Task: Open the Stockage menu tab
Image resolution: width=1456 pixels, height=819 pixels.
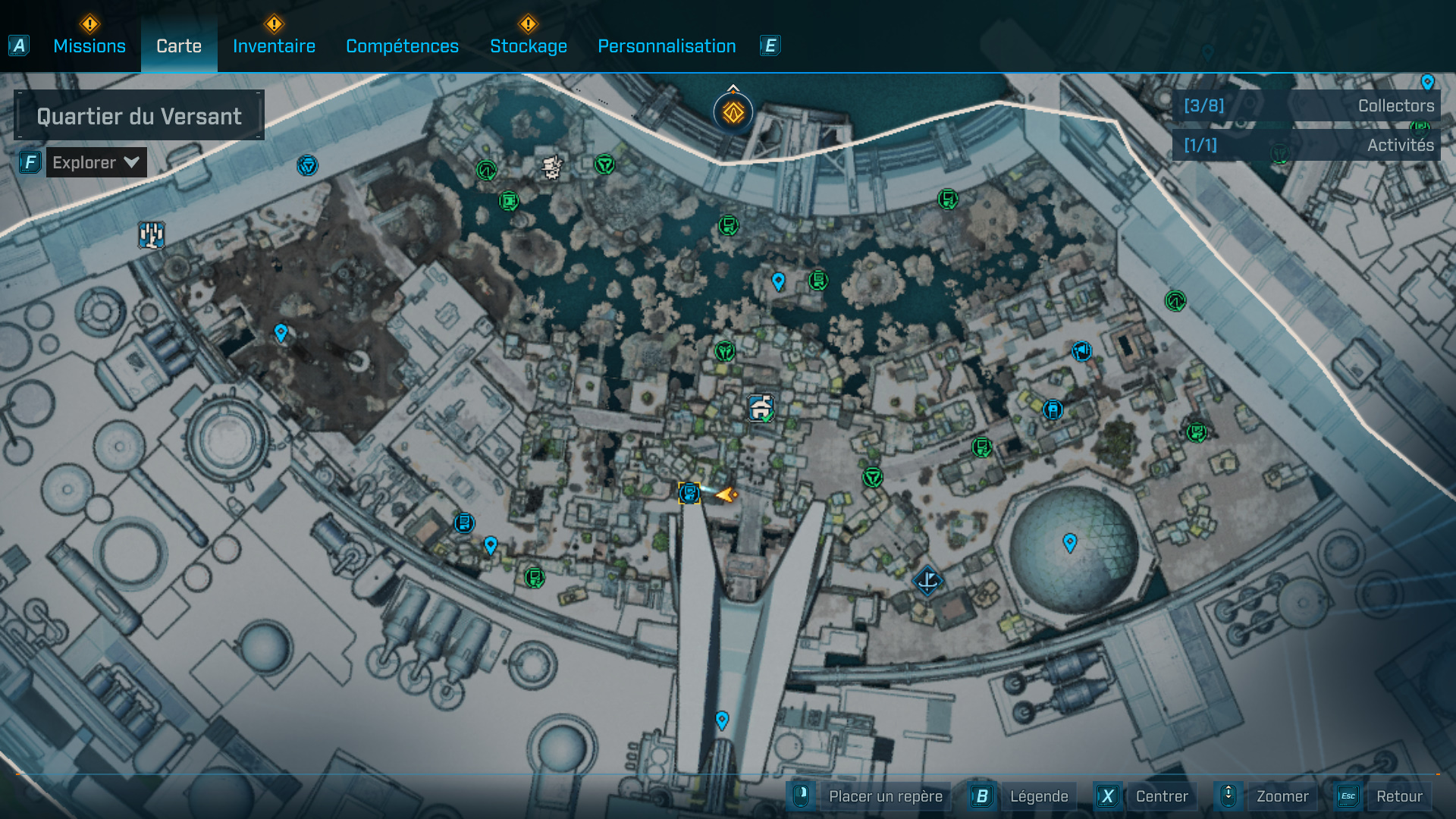Action: (x=529, y=45)
